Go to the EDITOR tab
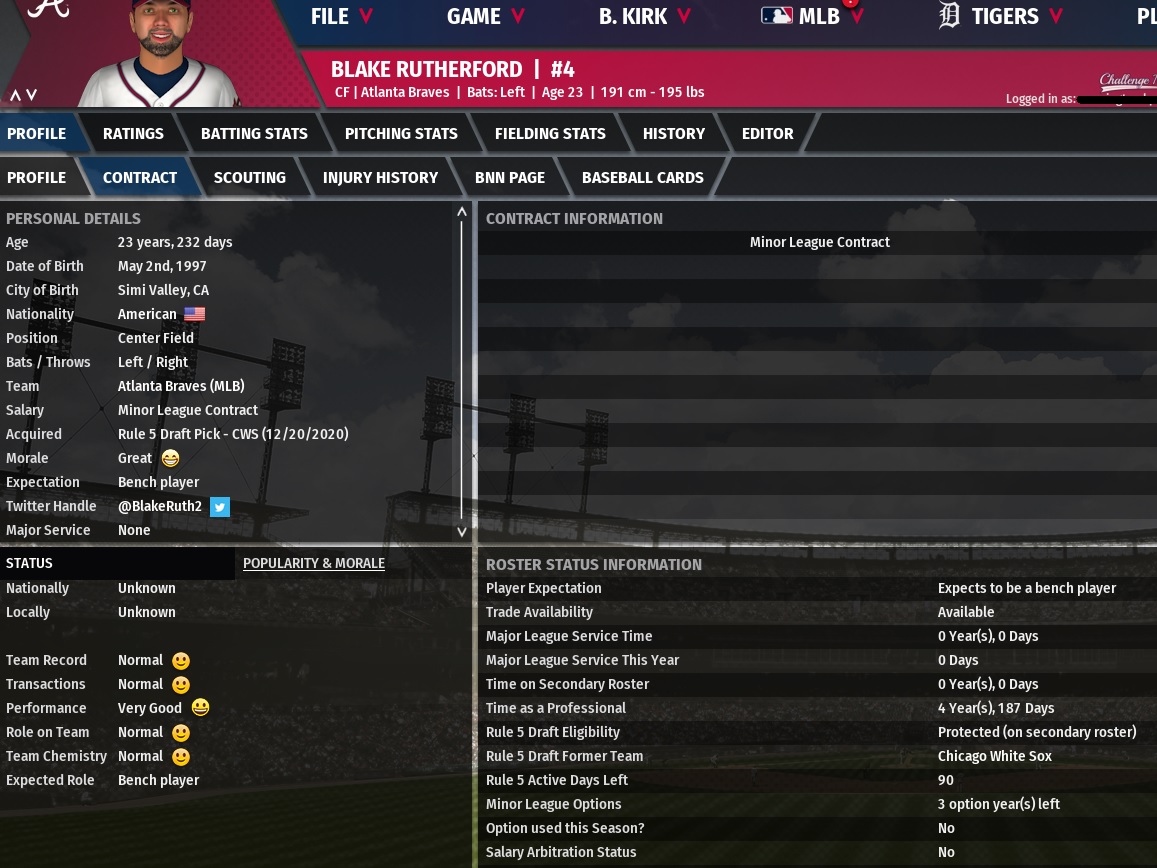The width and height of the screenshot is (1157, 868). point(767,133)
